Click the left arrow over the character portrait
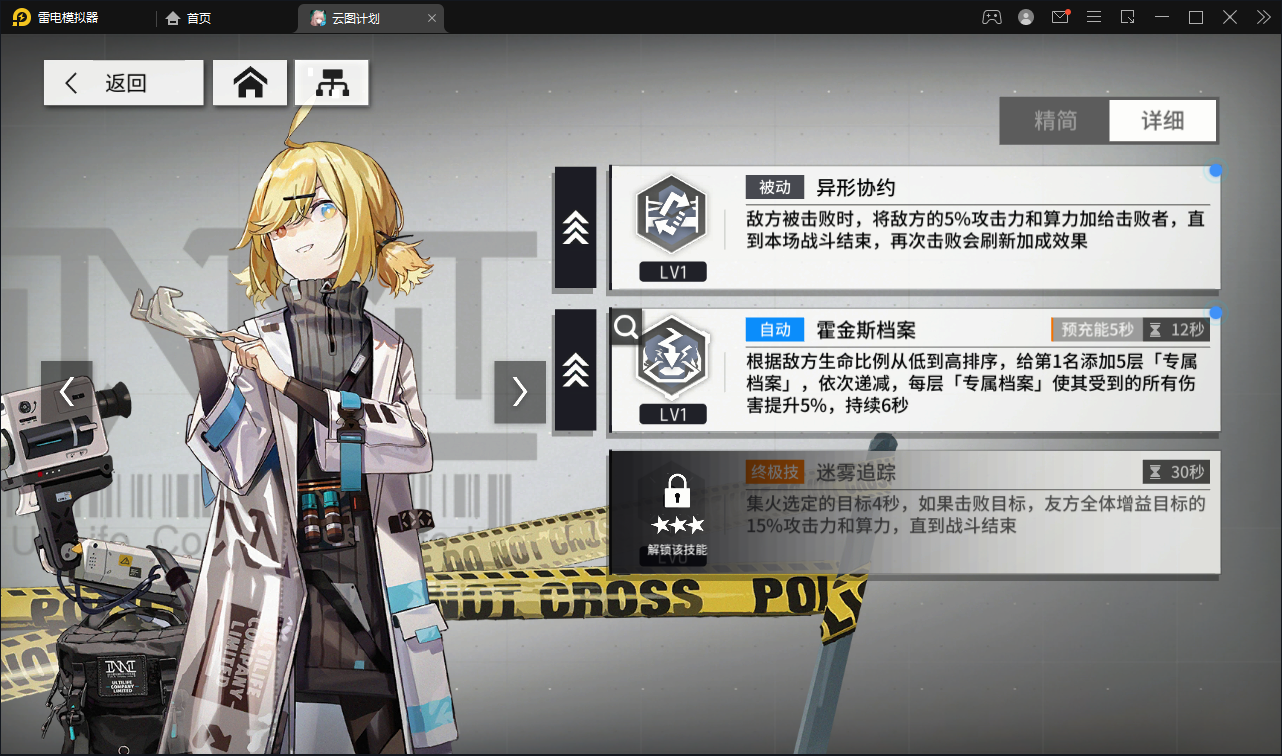 pyautogui.click(x=67, y=392)
